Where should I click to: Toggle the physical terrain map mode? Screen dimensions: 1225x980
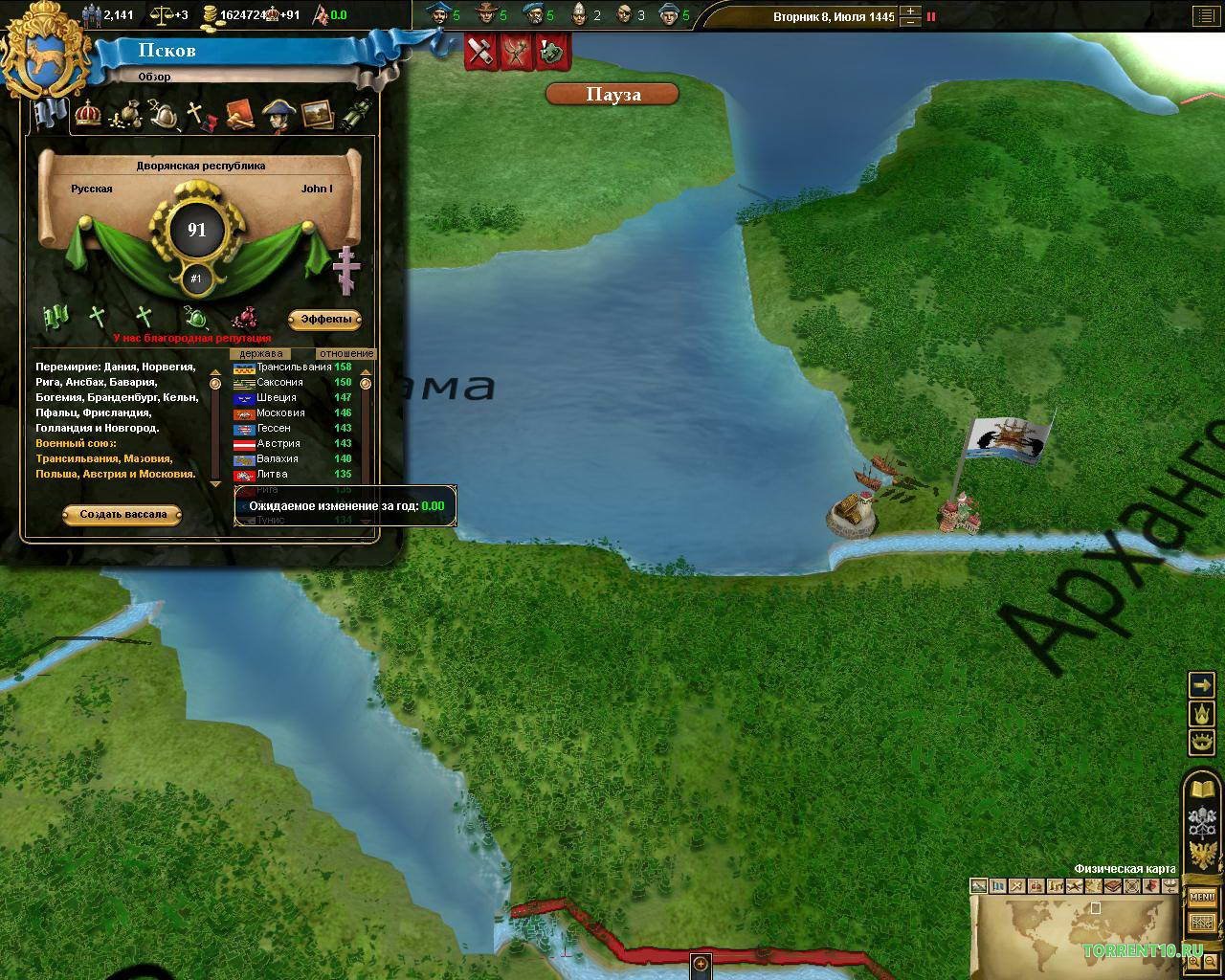coord(978,887)
